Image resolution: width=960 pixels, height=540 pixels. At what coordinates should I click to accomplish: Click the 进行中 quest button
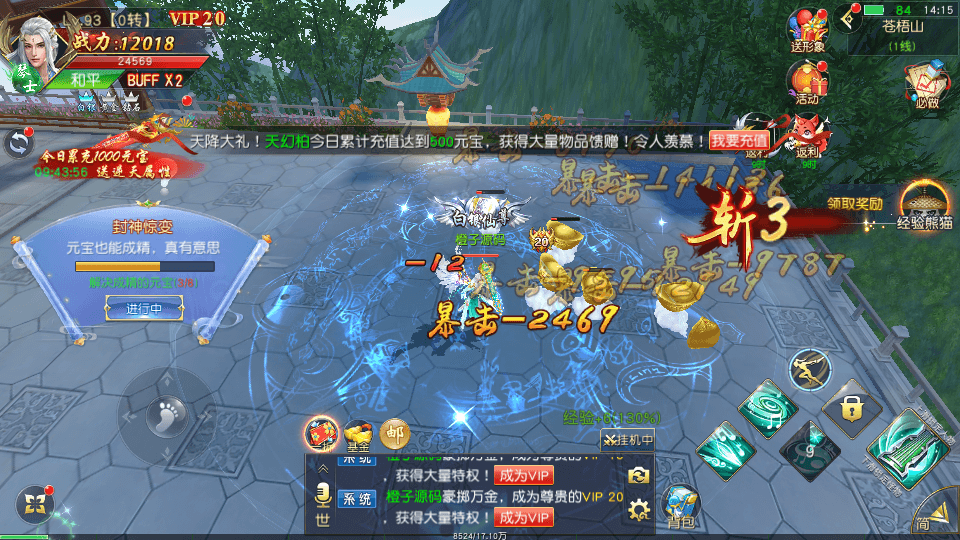click(x=144, y=308)
